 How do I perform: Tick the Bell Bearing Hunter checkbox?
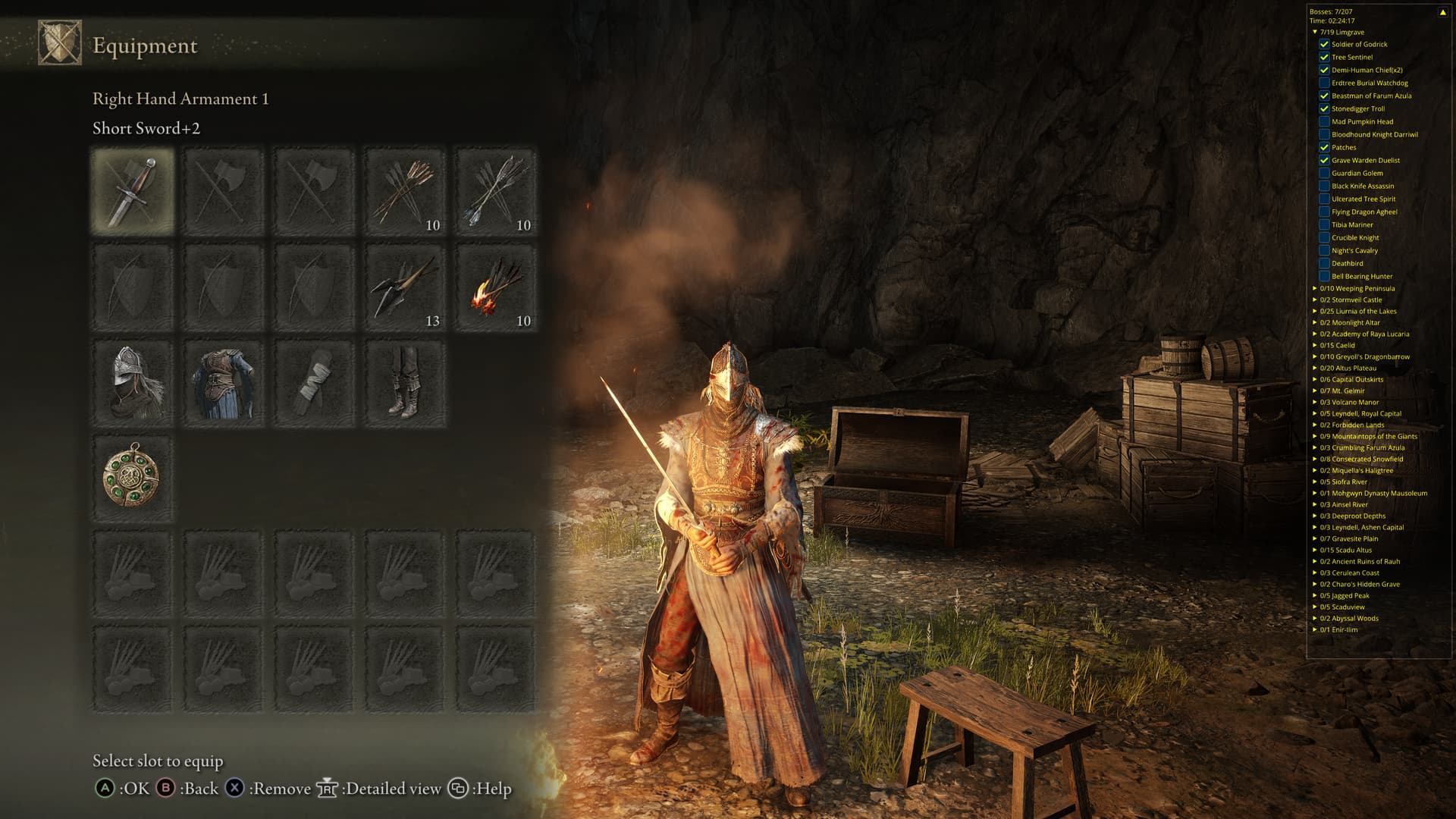1324,276
